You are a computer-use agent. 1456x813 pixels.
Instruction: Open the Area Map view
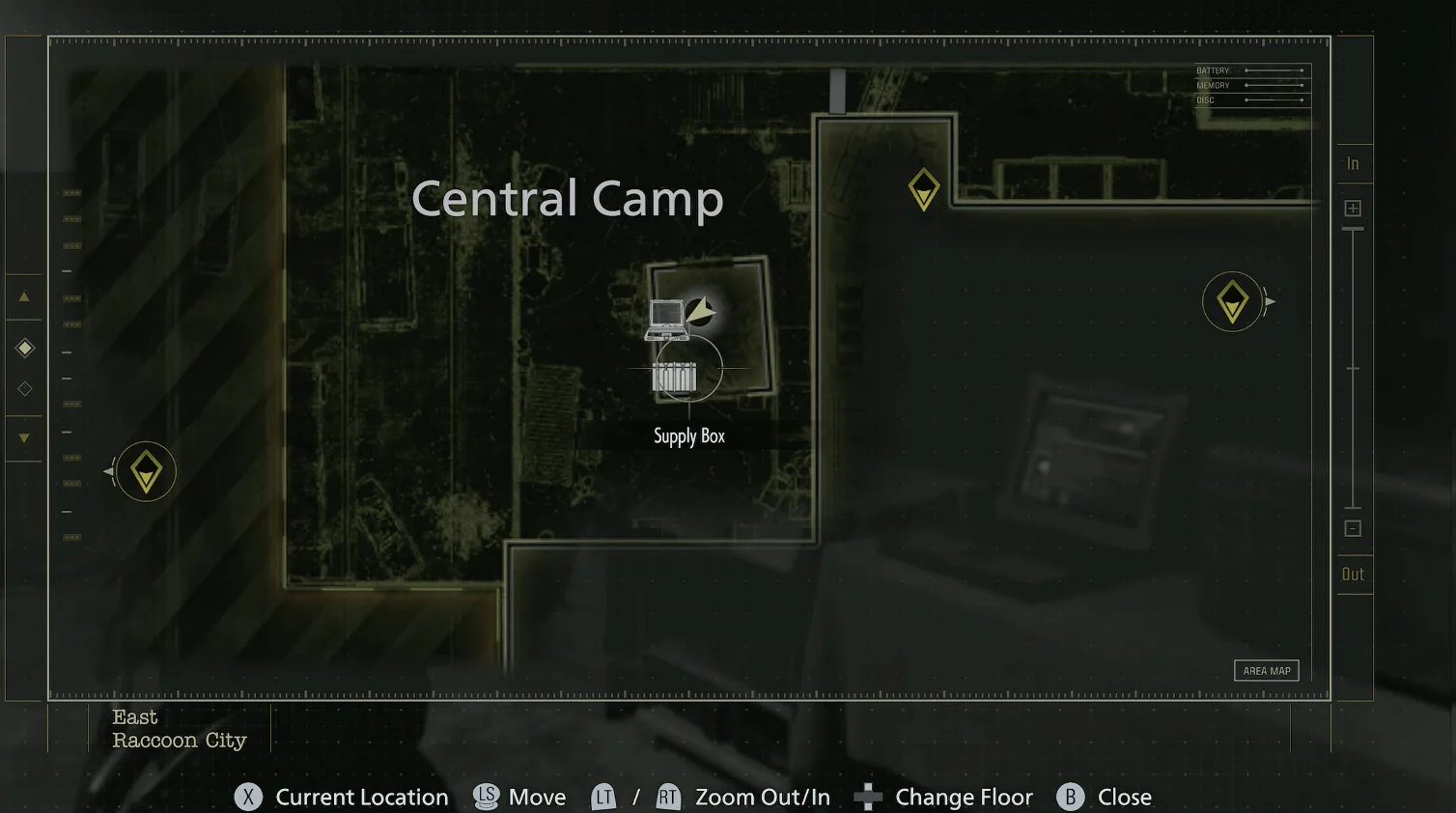click(x=1266, y=671)
